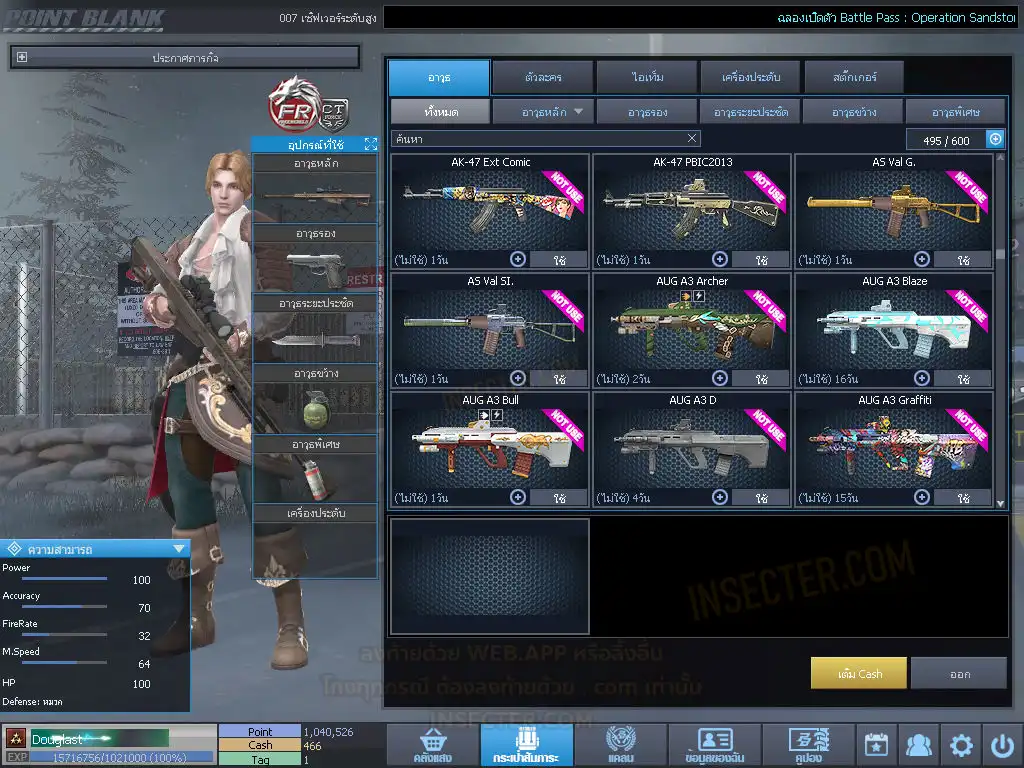This screenshot has width=1024, height=768.
Task: Expand inventory capacity with plus button
Action: pyautogui.click(x=995, y=140)
